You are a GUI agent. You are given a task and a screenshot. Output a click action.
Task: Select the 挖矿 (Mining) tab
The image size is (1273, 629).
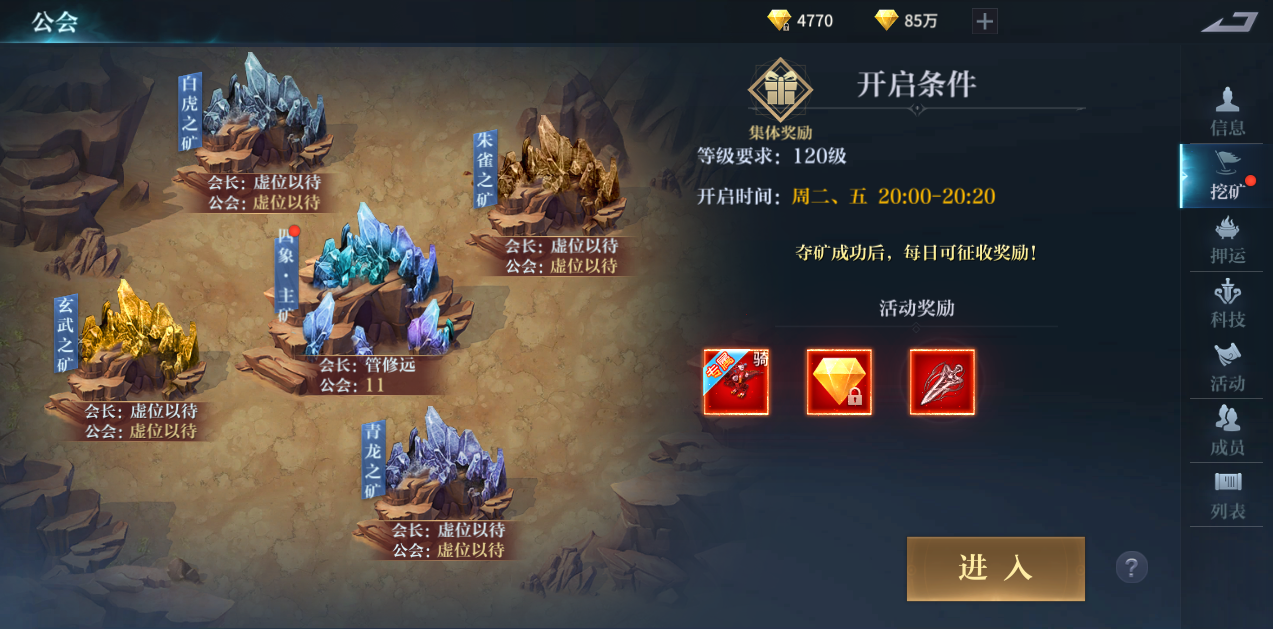click(1227, 176)
